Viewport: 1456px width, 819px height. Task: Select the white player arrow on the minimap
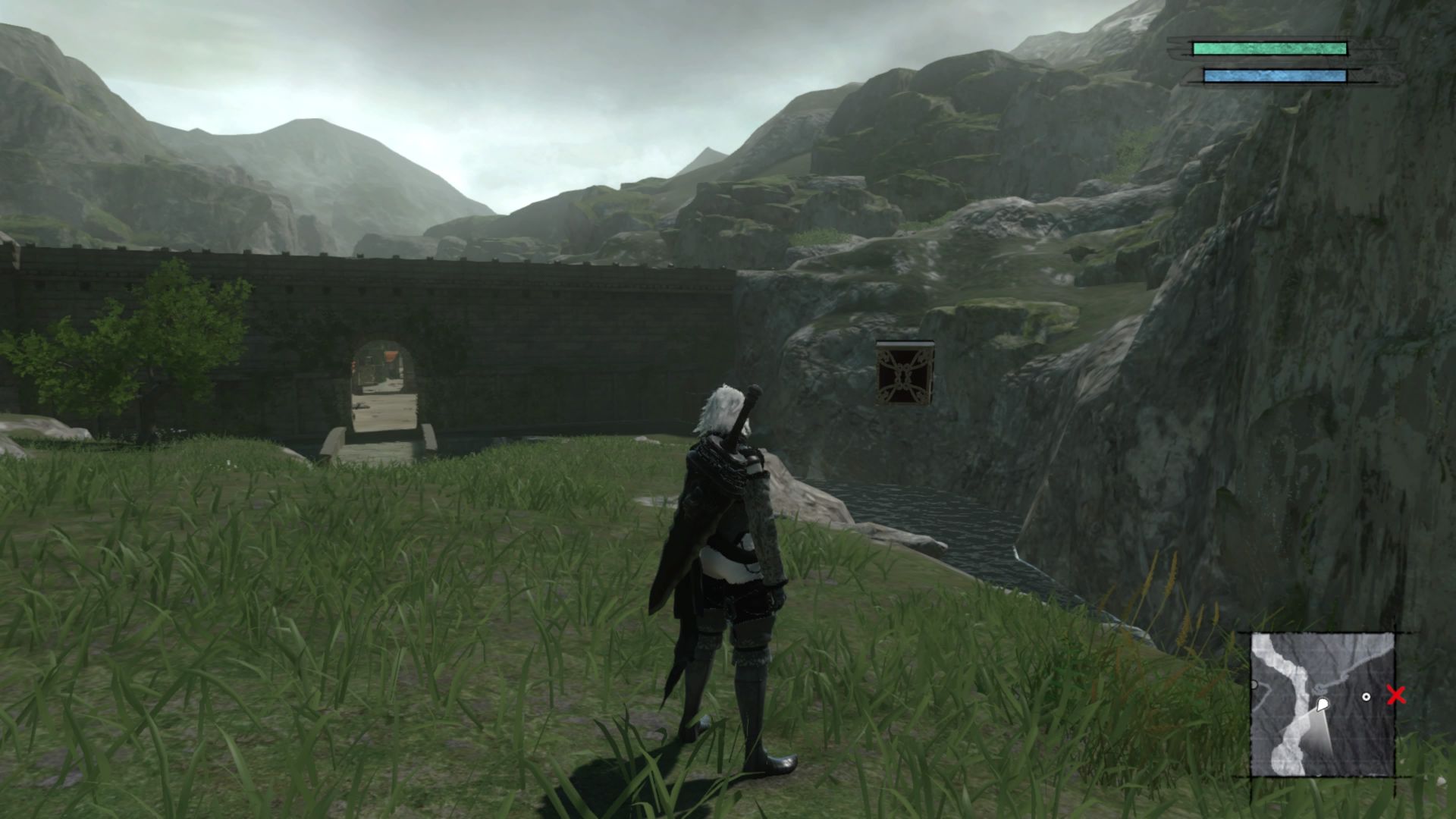pyautogui.click(x=1323, y=705)
